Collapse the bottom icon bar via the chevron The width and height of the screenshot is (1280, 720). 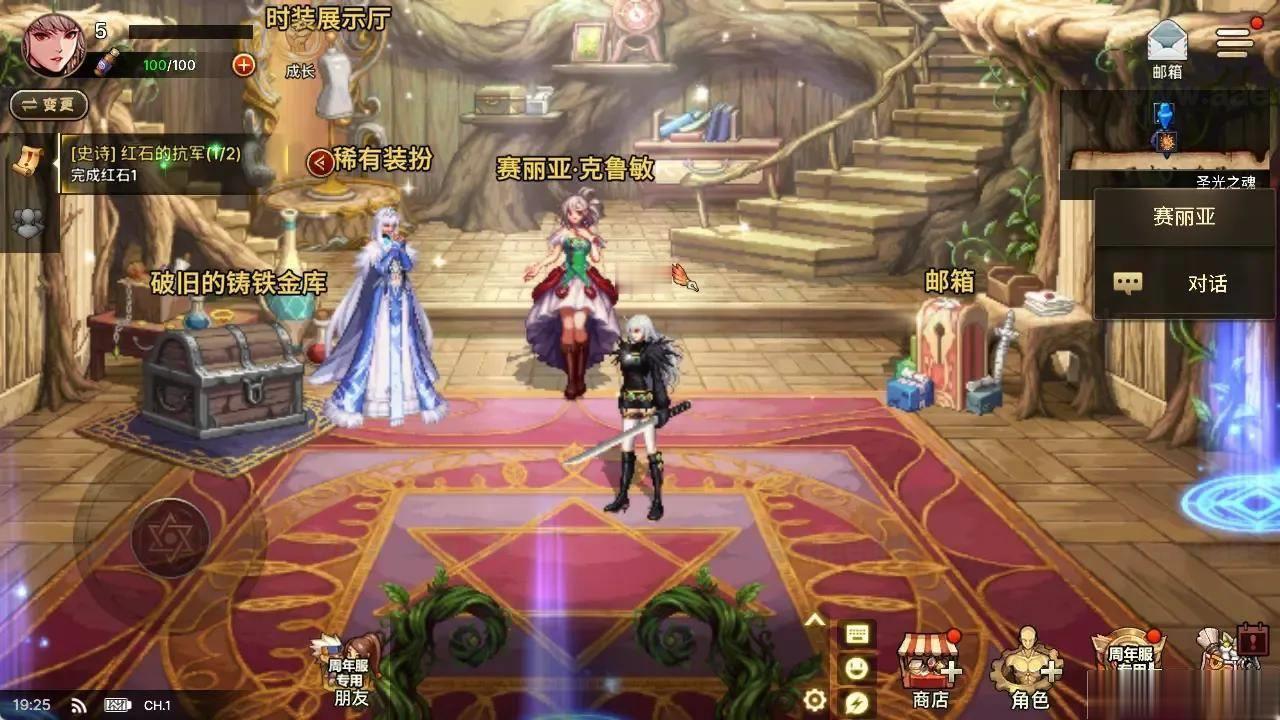pos(813,618)
